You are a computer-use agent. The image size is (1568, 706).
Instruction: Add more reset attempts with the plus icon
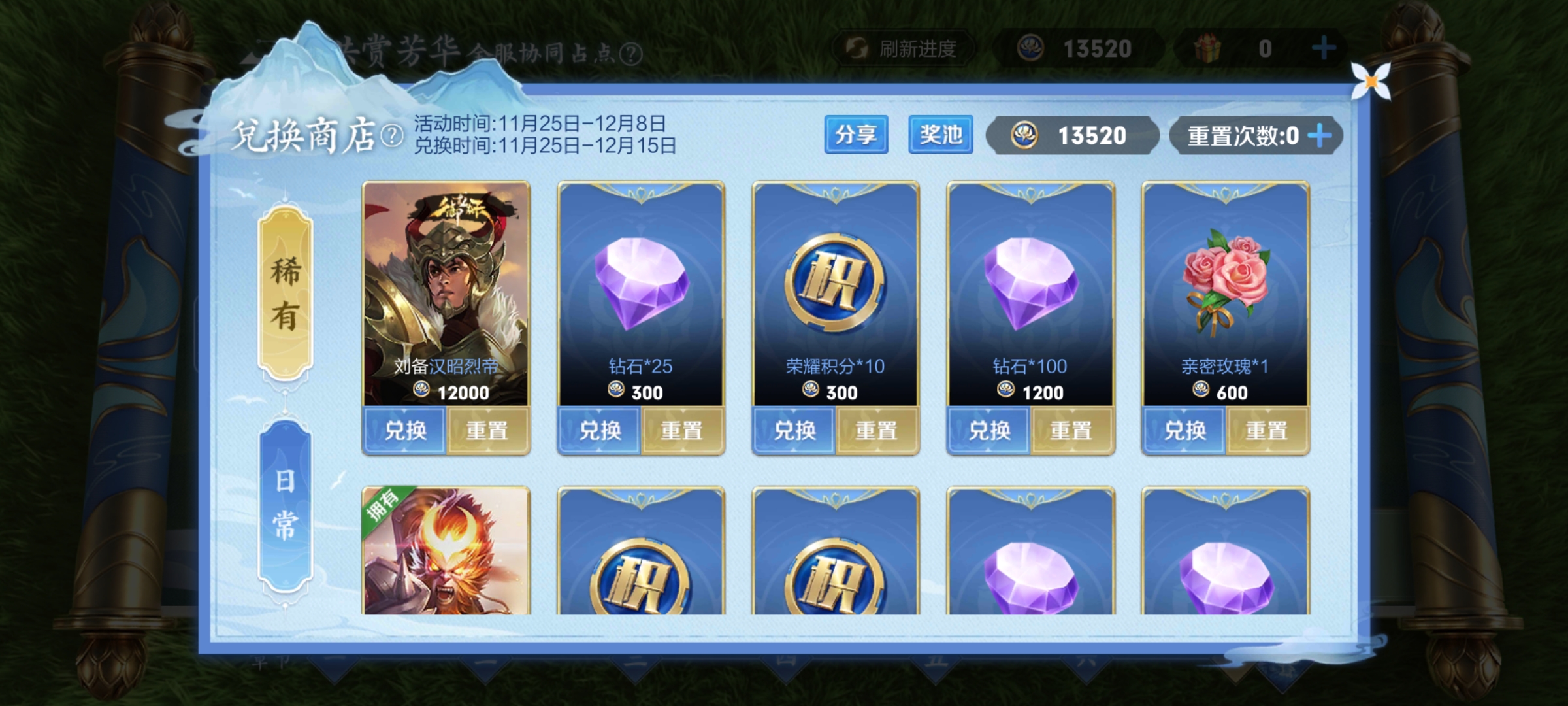1320,136
